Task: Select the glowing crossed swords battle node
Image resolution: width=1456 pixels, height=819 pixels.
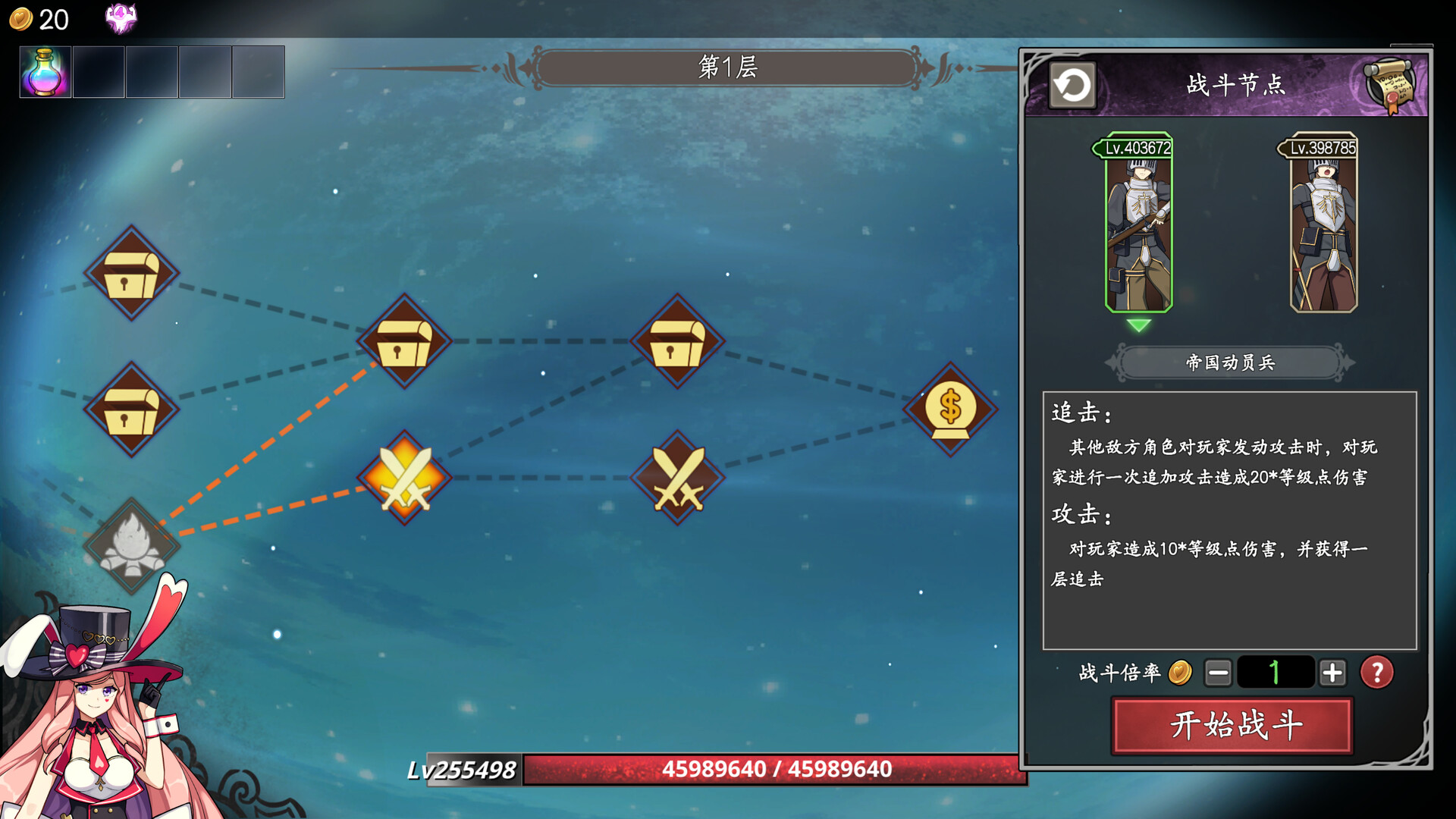Action: click(x=406, y=478)
